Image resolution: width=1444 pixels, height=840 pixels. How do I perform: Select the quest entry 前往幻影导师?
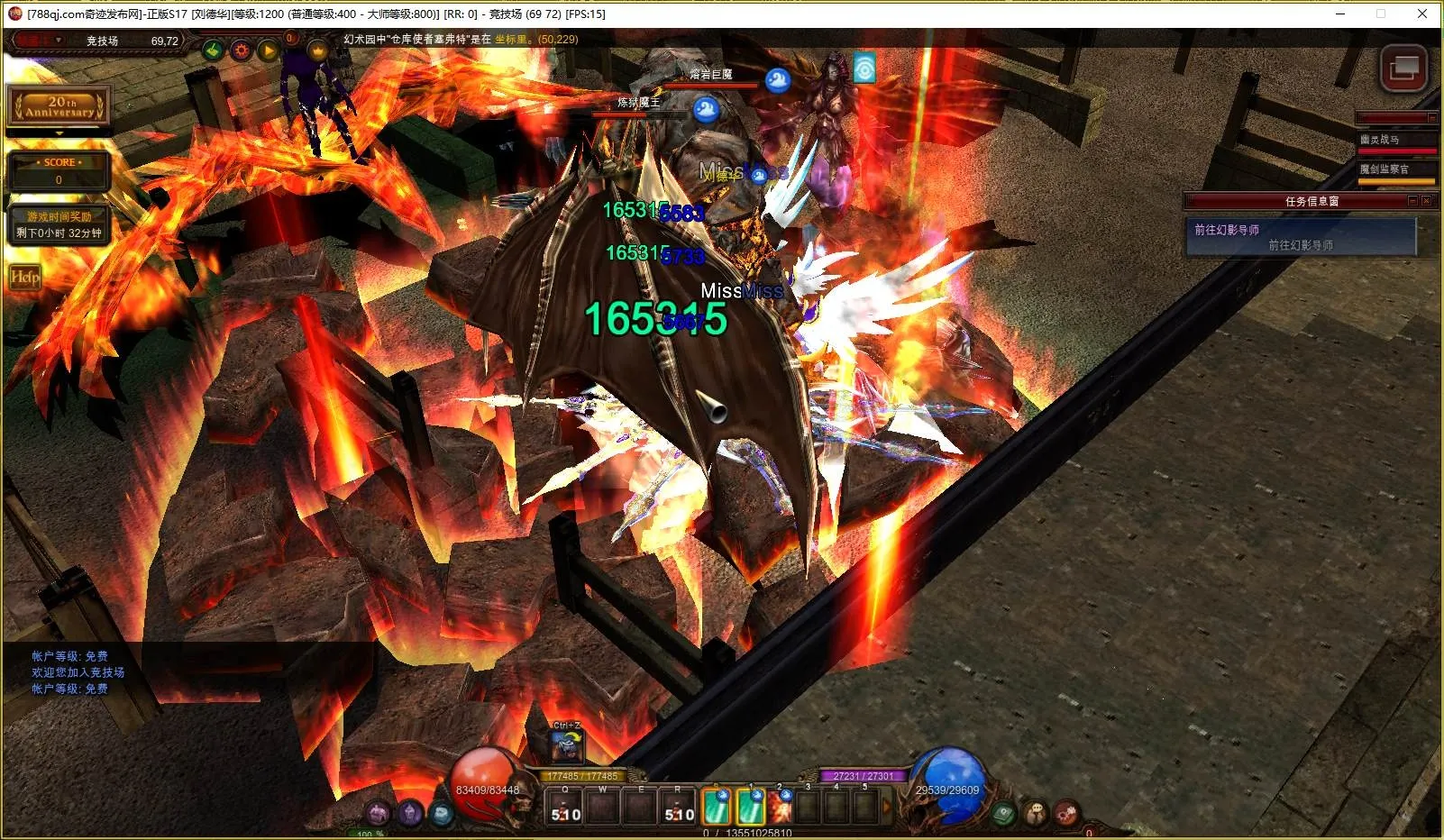(1300, 237)
